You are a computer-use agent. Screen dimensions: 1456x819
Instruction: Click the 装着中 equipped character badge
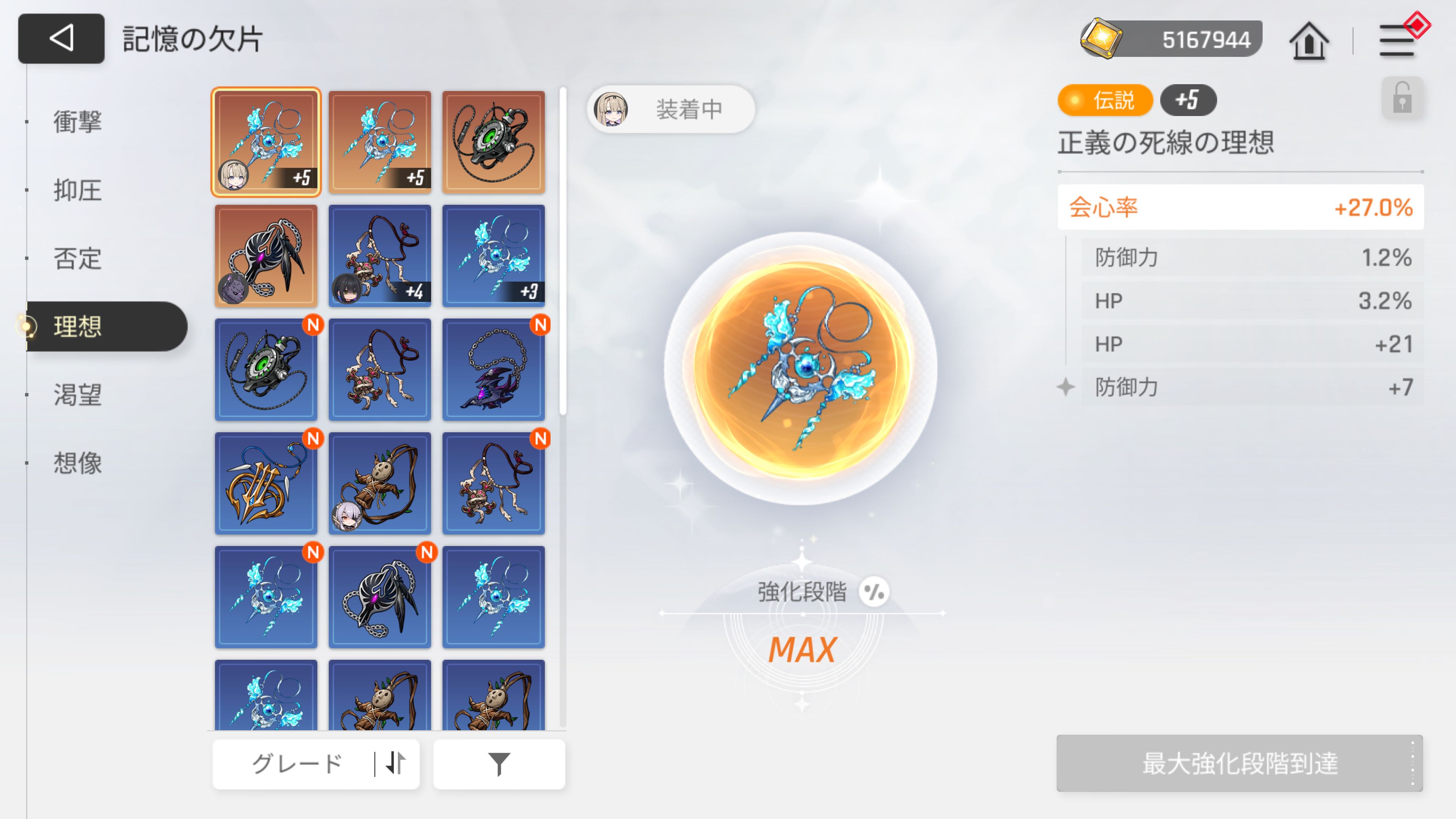670,109
